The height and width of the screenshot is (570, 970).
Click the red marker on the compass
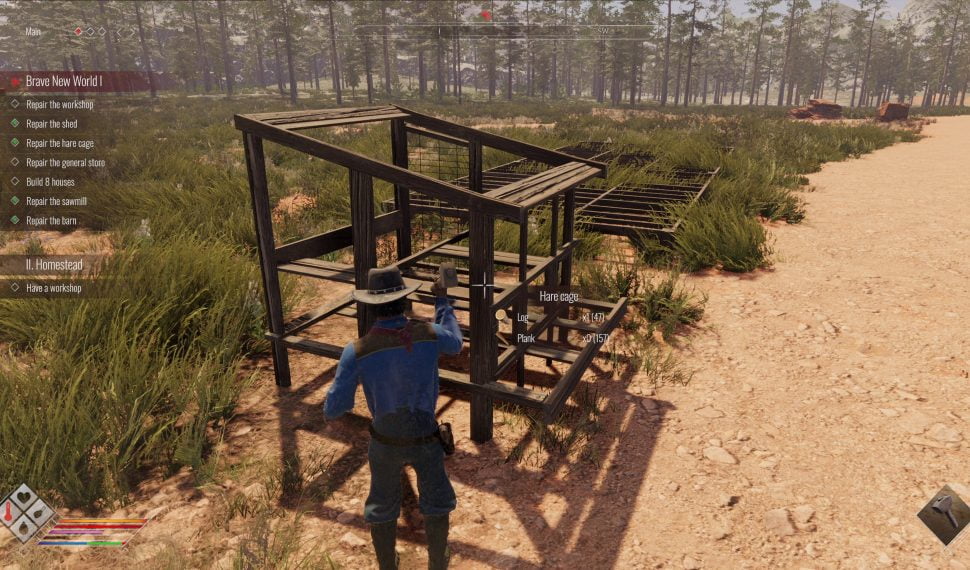click(486, 15)
